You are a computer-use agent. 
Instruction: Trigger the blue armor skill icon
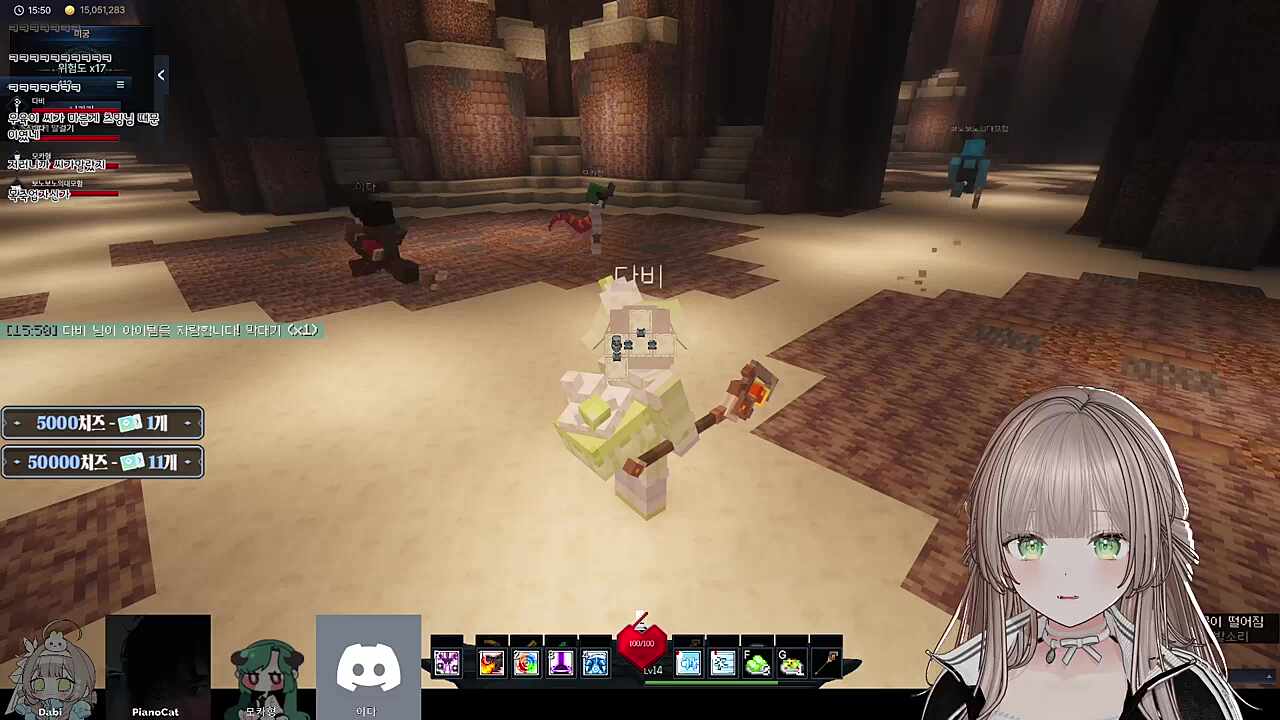point(595,662)
